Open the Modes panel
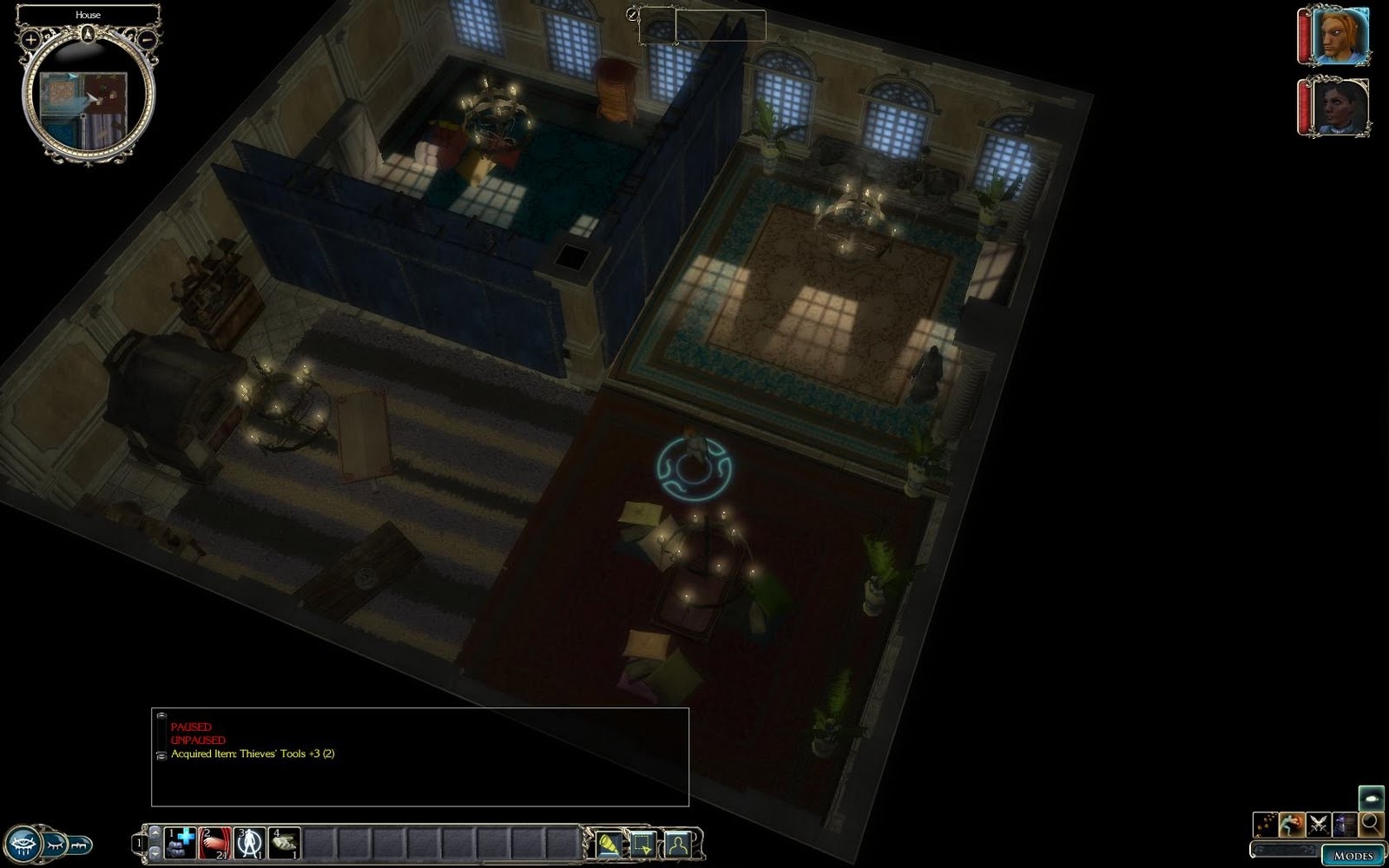The height and width of the screenshot is (868, 1389). [x=1353, y=855]
